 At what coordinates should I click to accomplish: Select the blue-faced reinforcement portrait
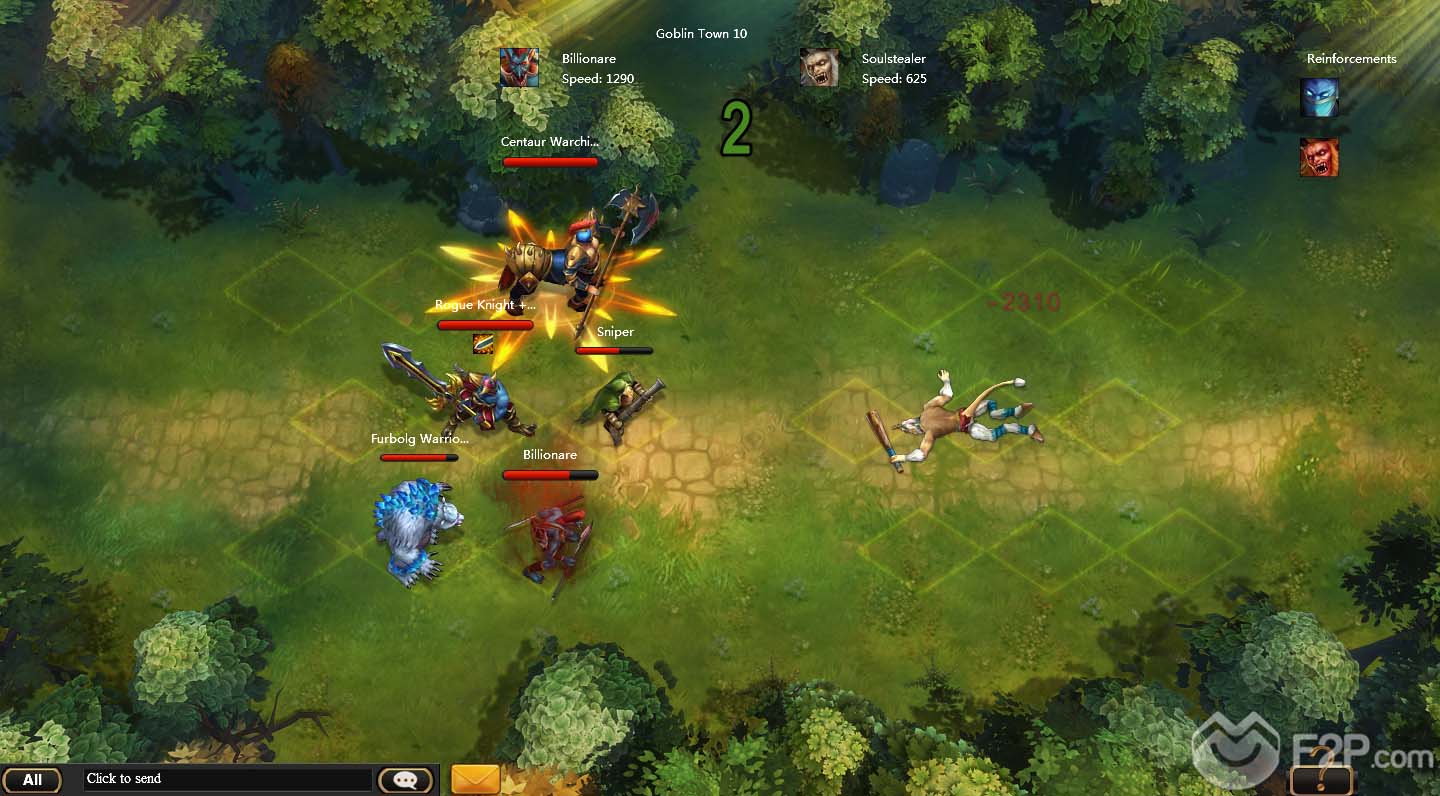point(1319,98)
